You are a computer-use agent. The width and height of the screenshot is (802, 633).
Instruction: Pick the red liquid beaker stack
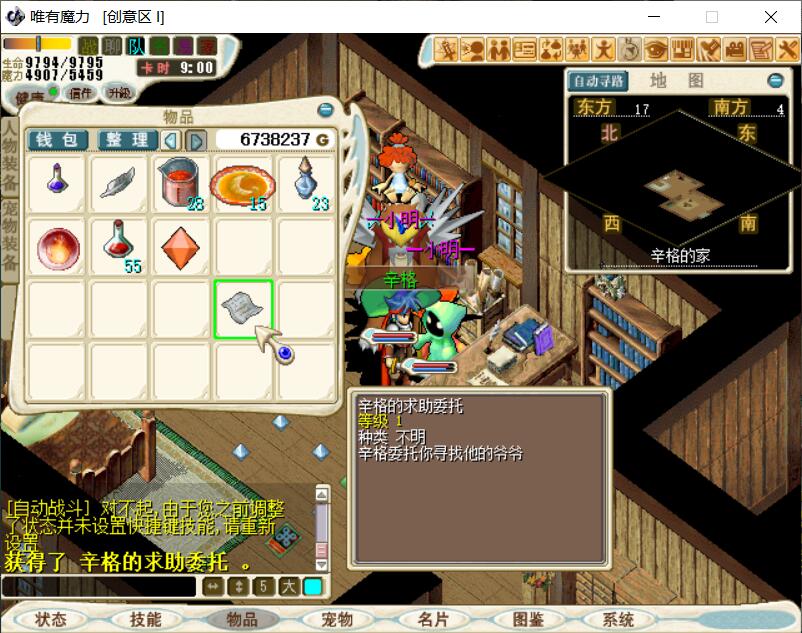(x=181, y=183)
